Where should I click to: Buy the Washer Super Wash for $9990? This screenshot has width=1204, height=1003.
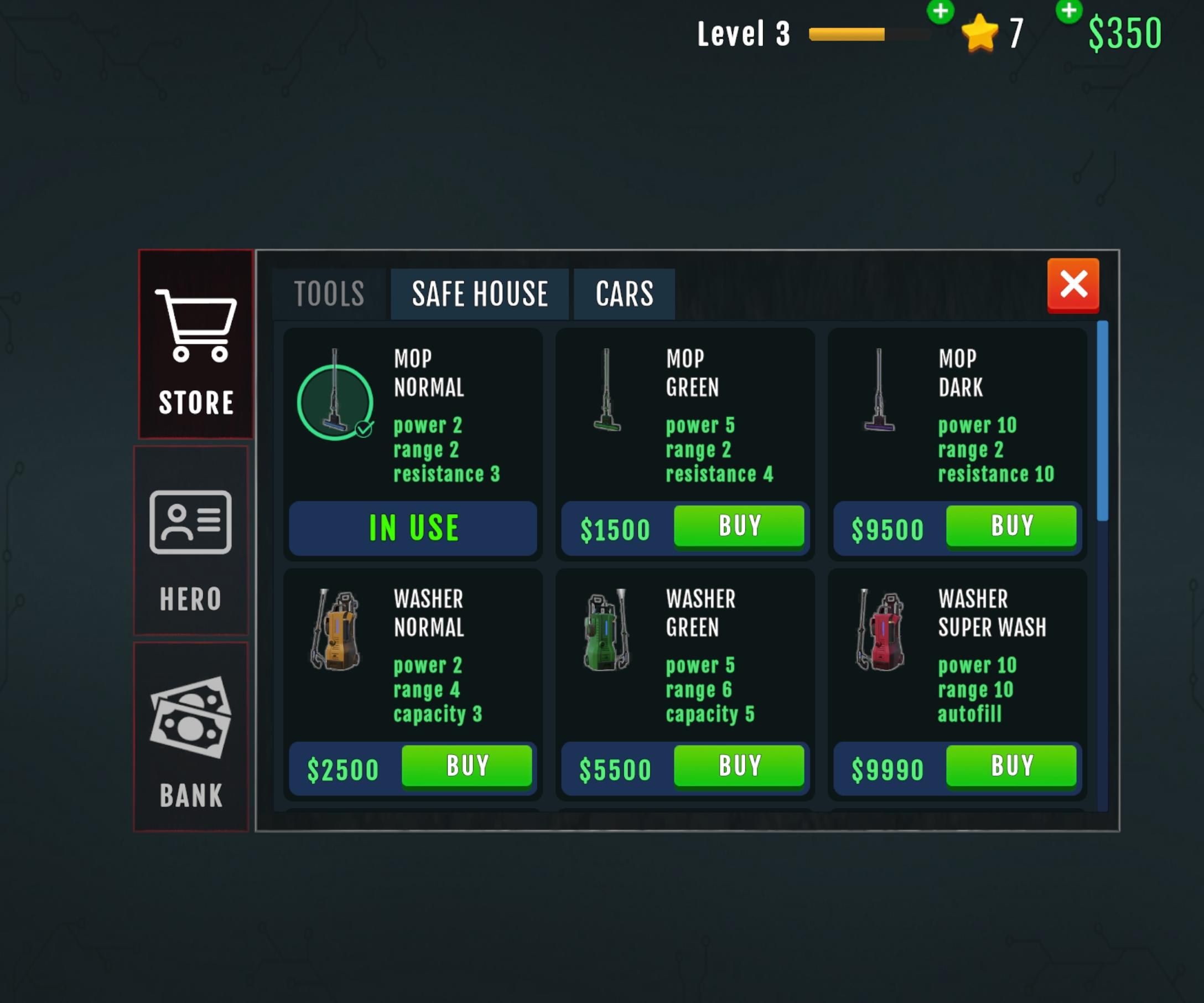(1011, 765)
